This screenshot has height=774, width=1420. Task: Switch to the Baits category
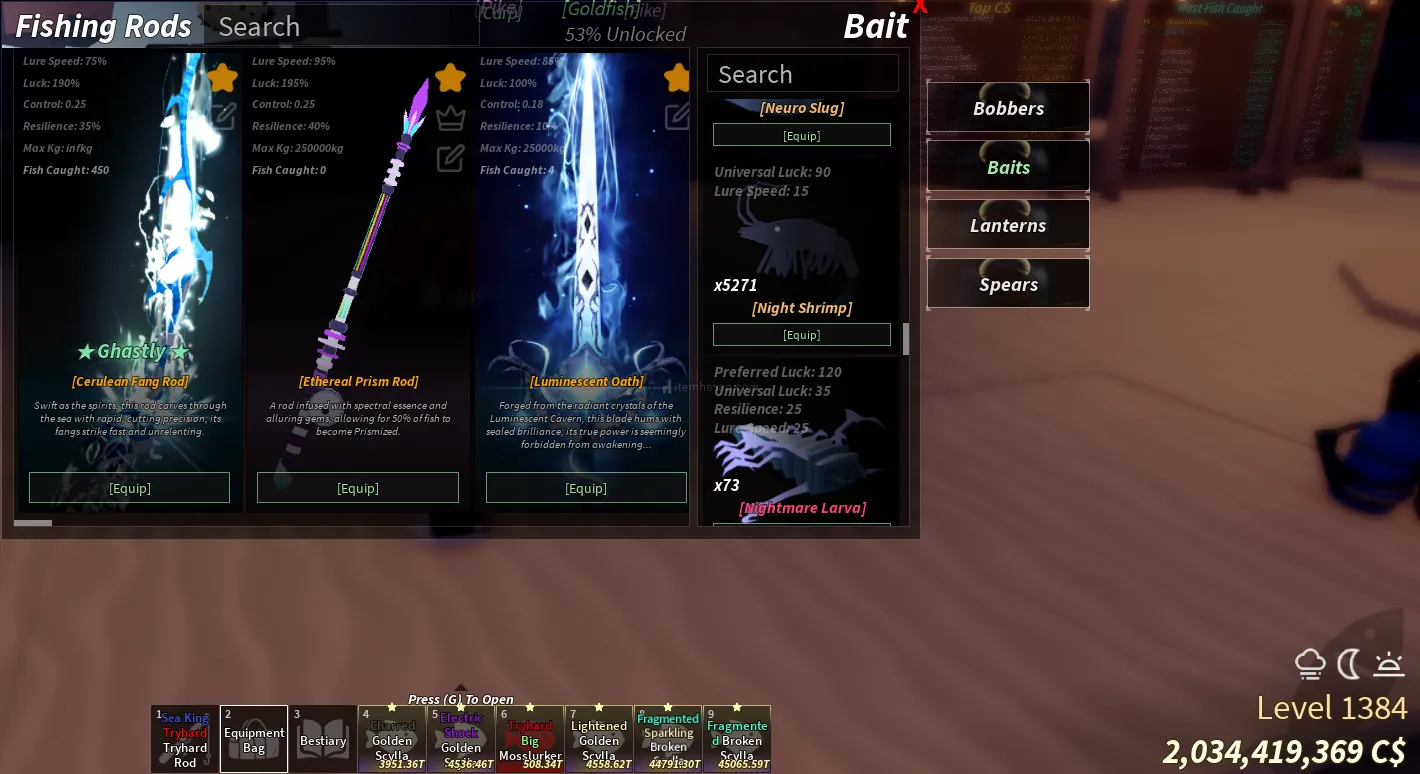1008,167
